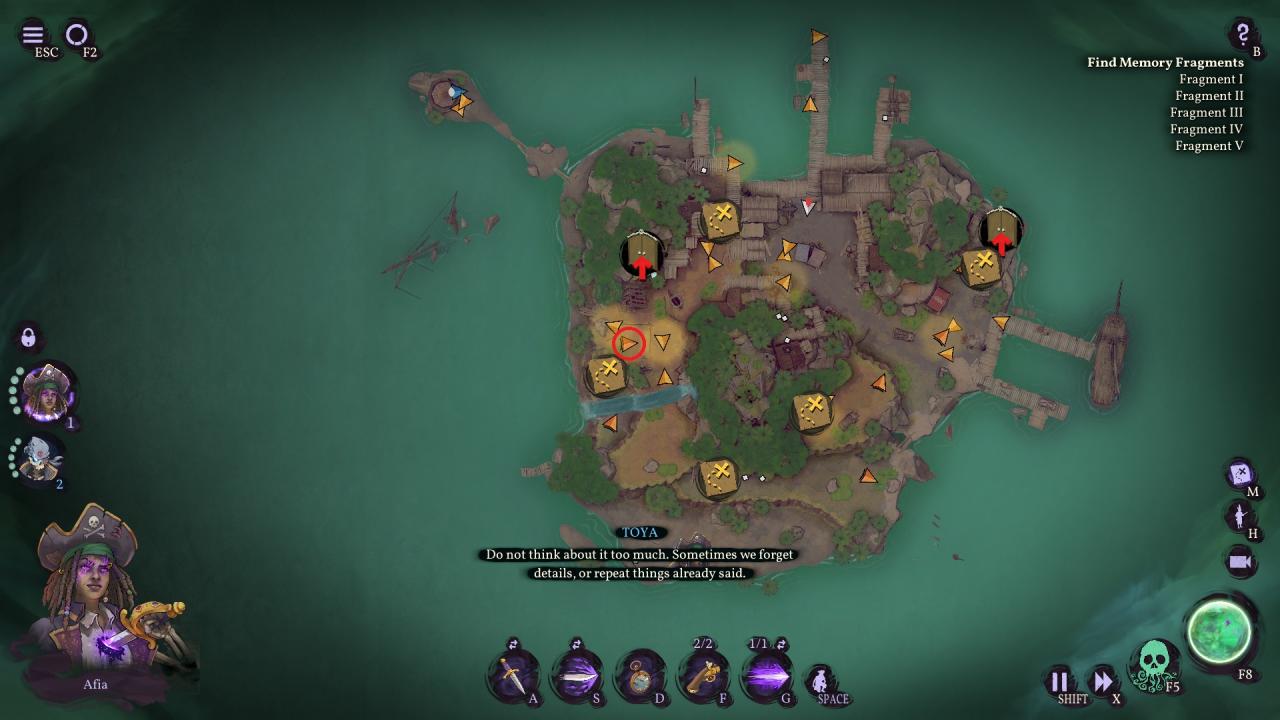Image resolution: width=1280 pixels, height=720 pixels.
Task: Click the circular ring icon beside the menu
Action: (77, 35)
